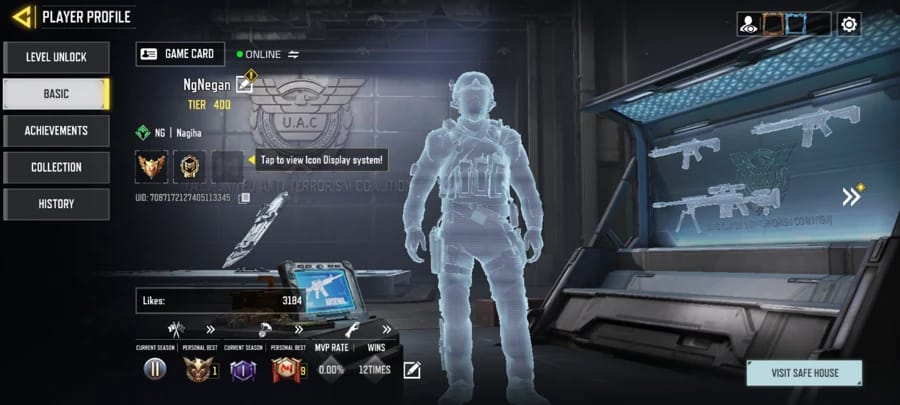The height and width of the screenshot is (405, 900).
Task: Edit the displayed stats with pencil icon
Action: click(412, 370)
